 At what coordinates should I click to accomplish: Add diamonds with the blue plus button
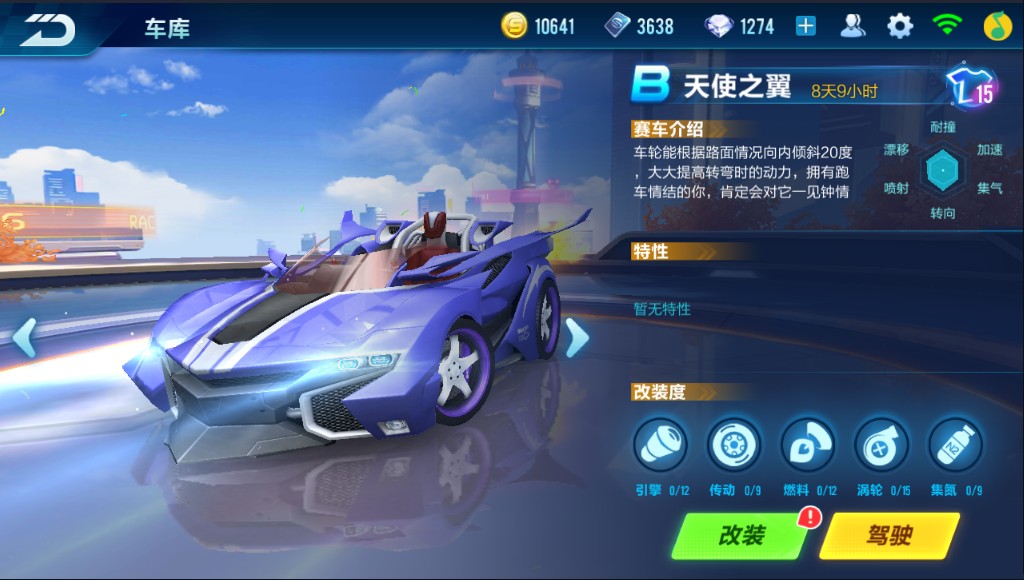click(805, 27)
